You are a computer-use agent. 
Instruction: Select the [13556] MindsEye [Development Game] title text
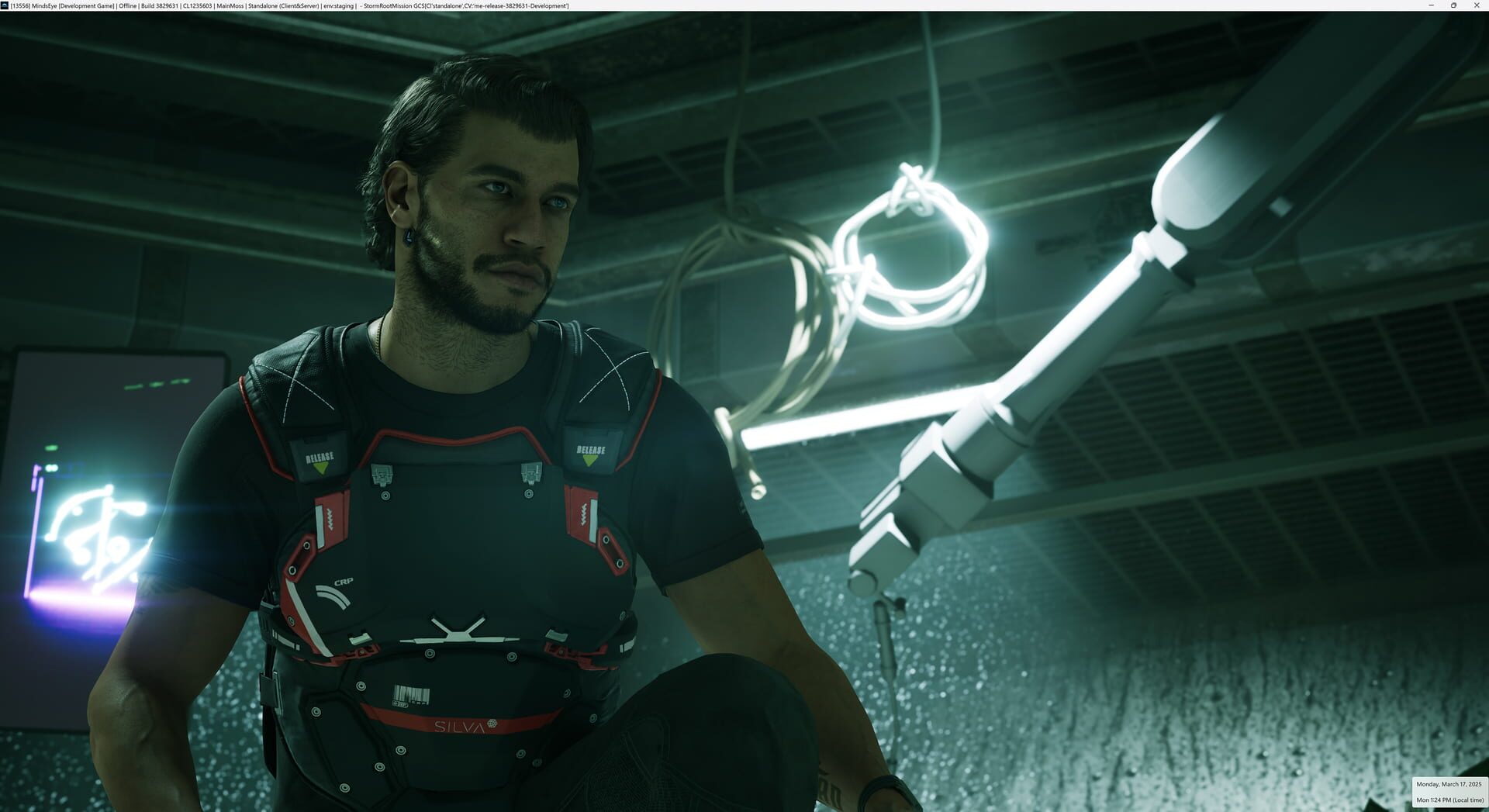click(x=62, y=5)
